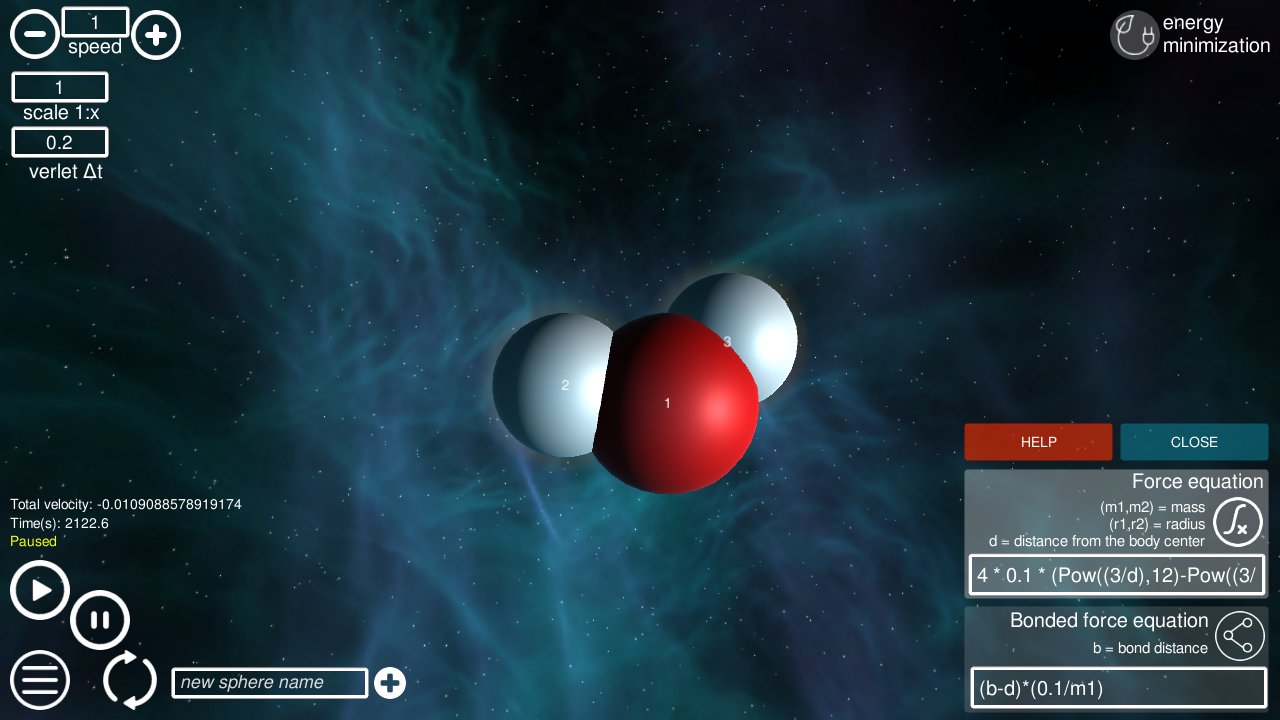The height and width of the screenshot is (720, 1280).
Task: Click the new sphere name field
Action: coord(269,682)
